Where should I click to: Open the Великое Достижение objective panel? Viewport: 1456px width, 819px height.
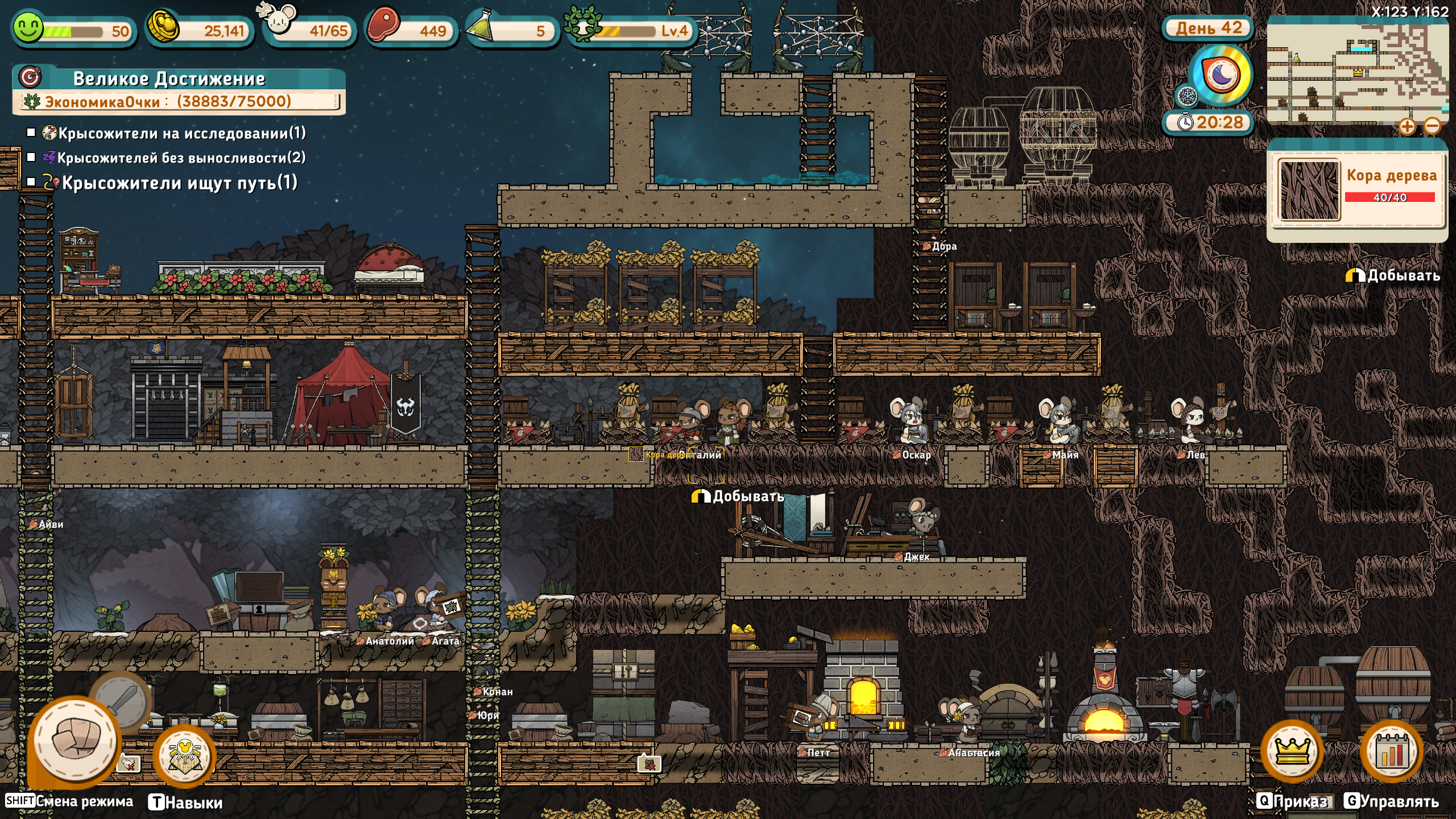point(169,79)
